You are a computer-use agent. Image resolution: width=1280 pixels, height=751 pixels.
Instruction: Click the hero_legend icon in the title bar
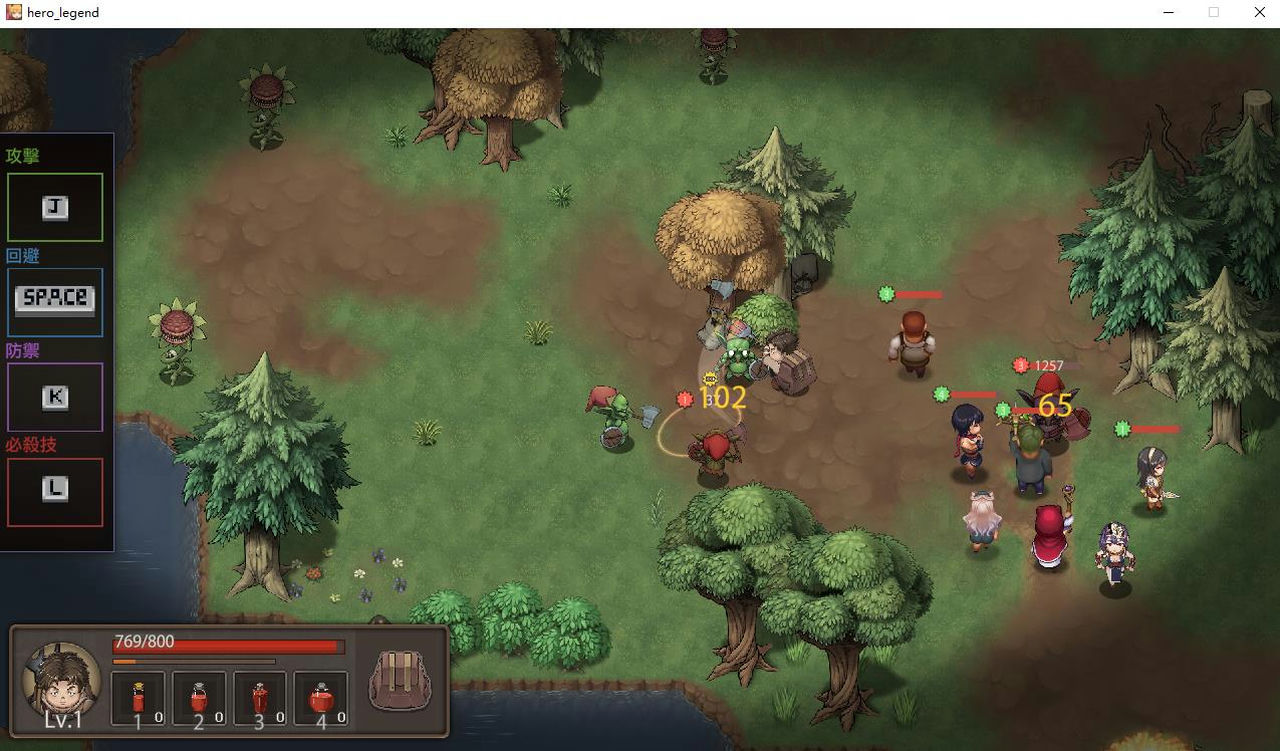pyautogui.click(x=13, y=12)
